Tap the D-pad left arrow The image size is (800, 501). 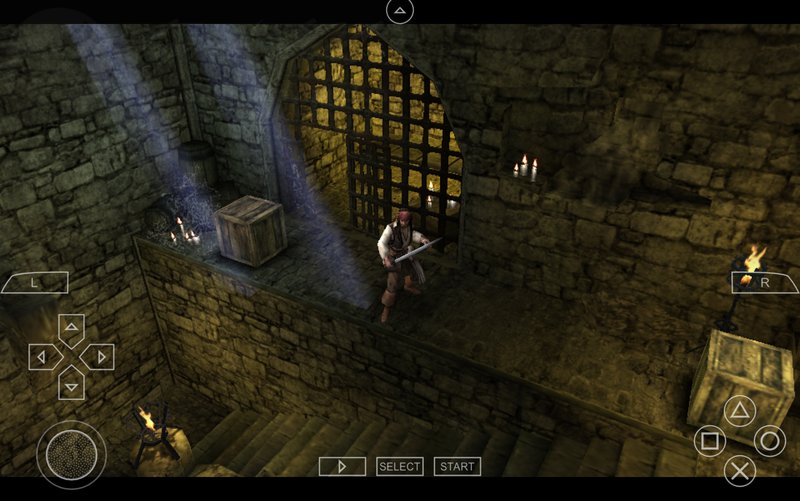point(43,356)
